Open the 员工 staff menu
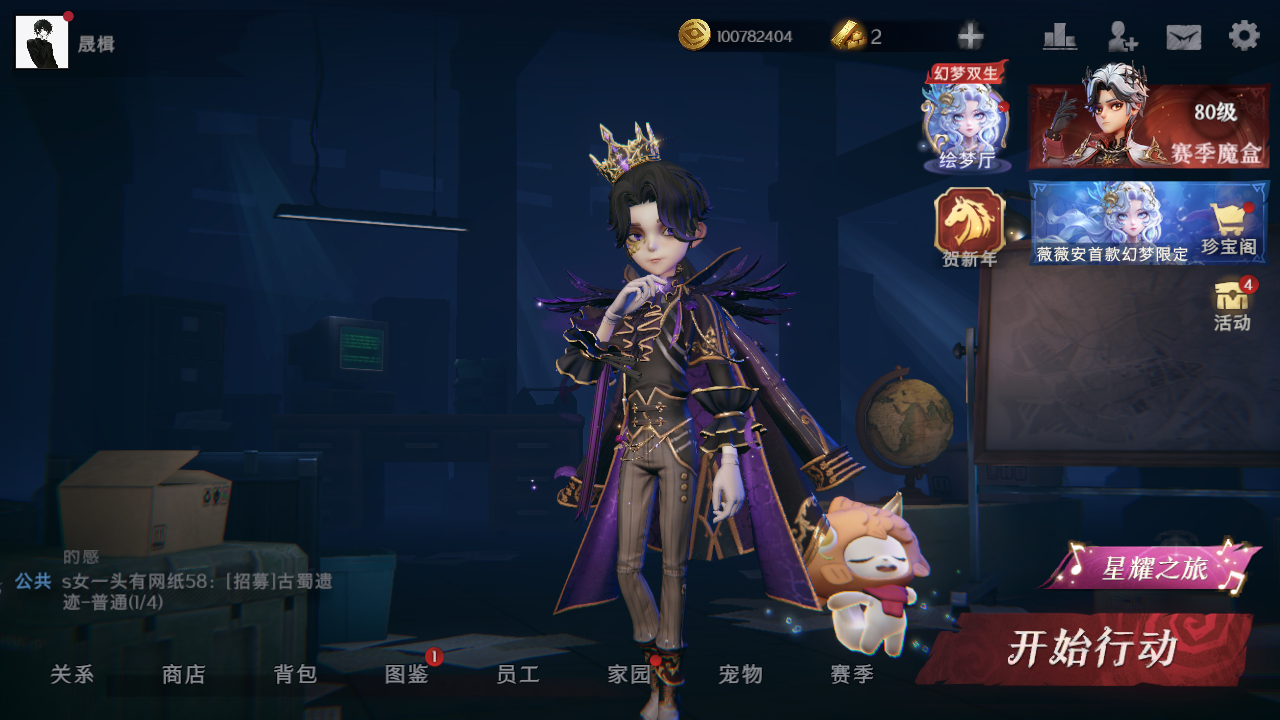 (x=518, y=675)
